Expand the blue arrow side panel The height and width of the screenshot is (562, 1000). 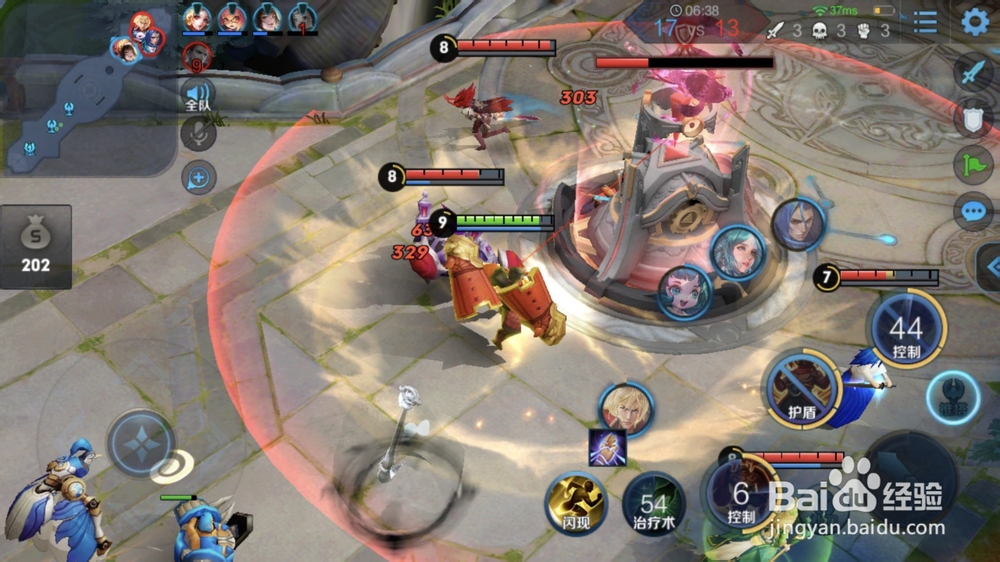pyautogui.click(x=991, y=266)
